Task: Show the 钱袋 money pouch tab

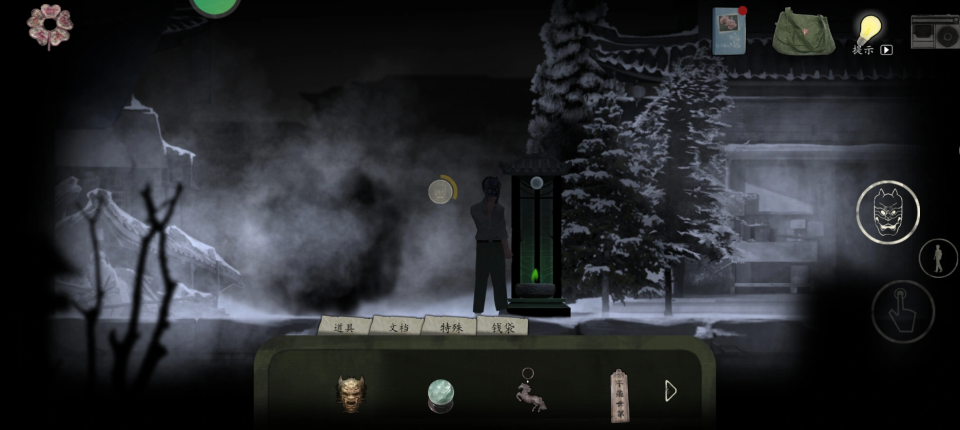Action: [502, 326]
